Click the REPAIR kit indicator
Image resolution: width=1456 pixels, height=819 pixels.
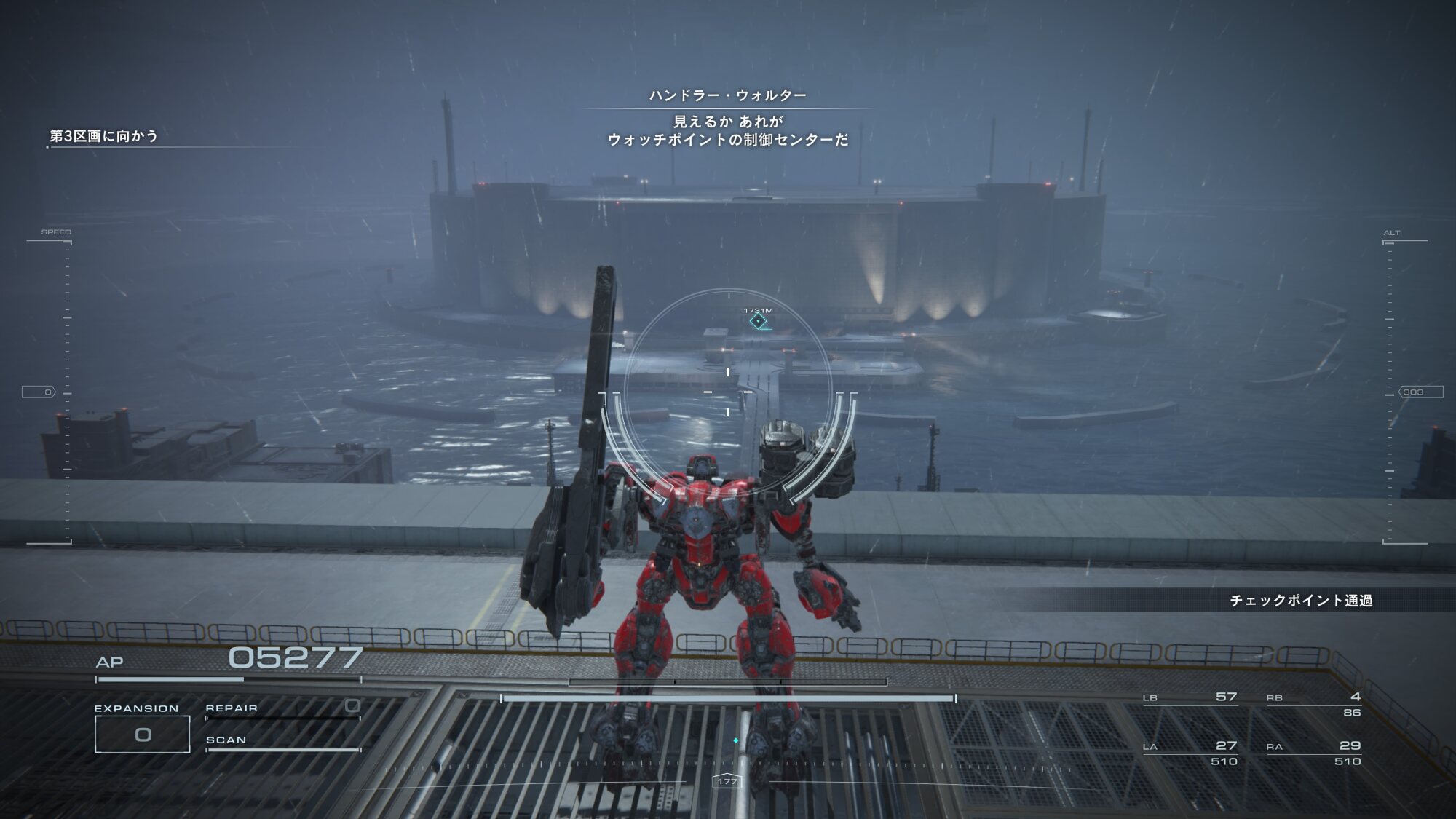[x=282, y=710]
